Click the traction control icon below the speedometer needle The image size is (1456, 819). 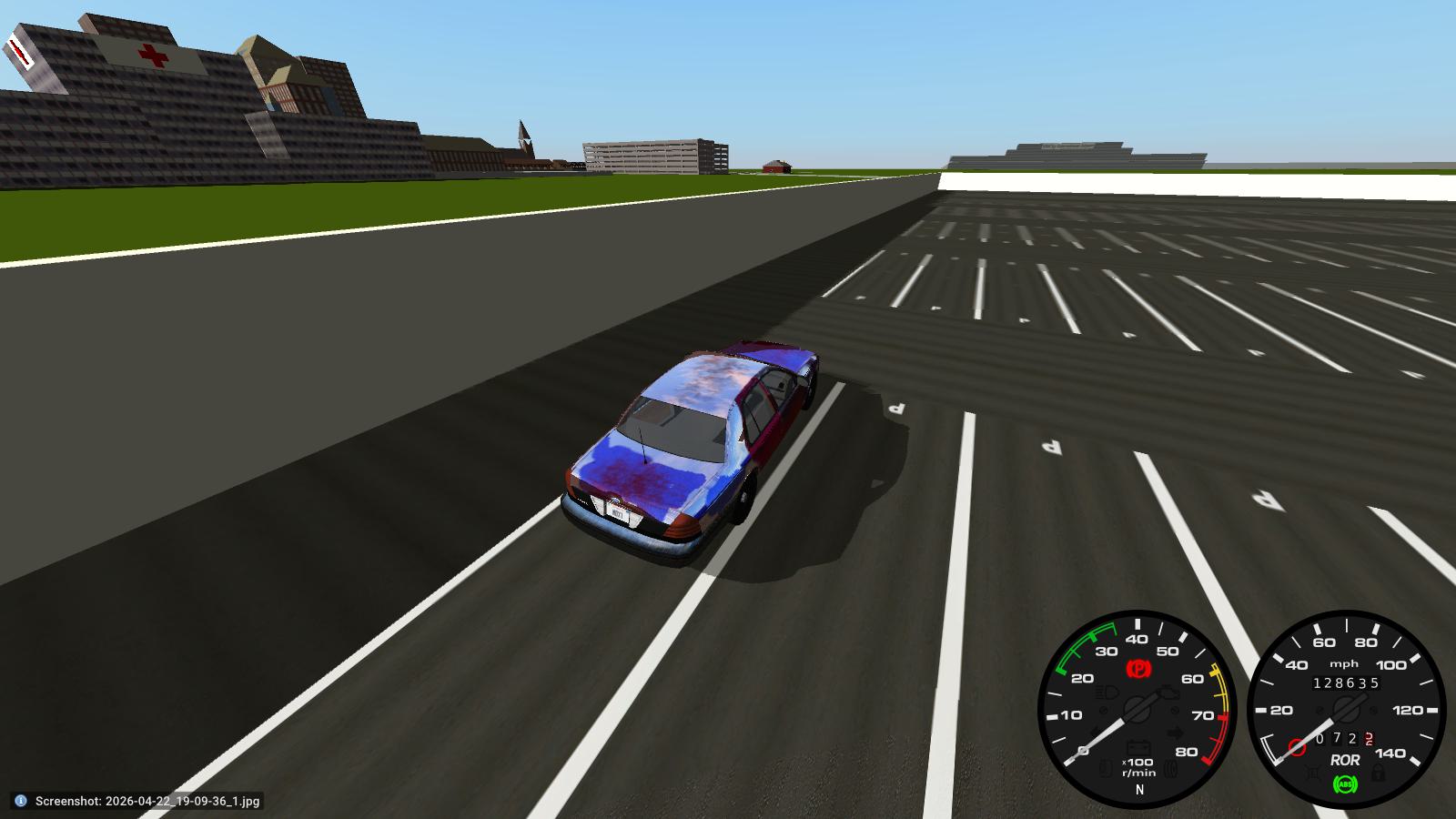tap(1313, 773)
